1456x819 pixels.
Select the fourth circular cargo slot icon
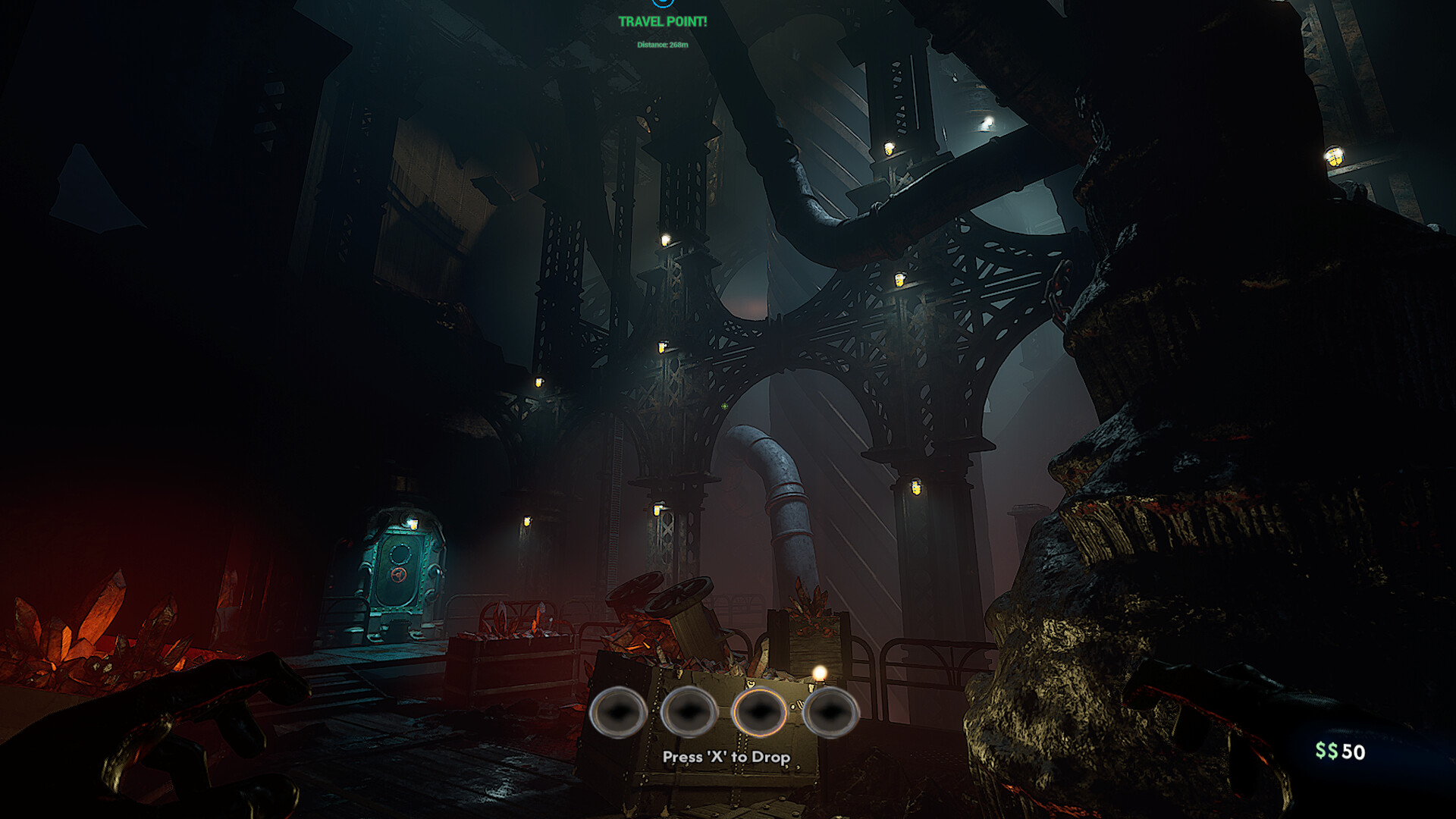[x=830, y=714]
